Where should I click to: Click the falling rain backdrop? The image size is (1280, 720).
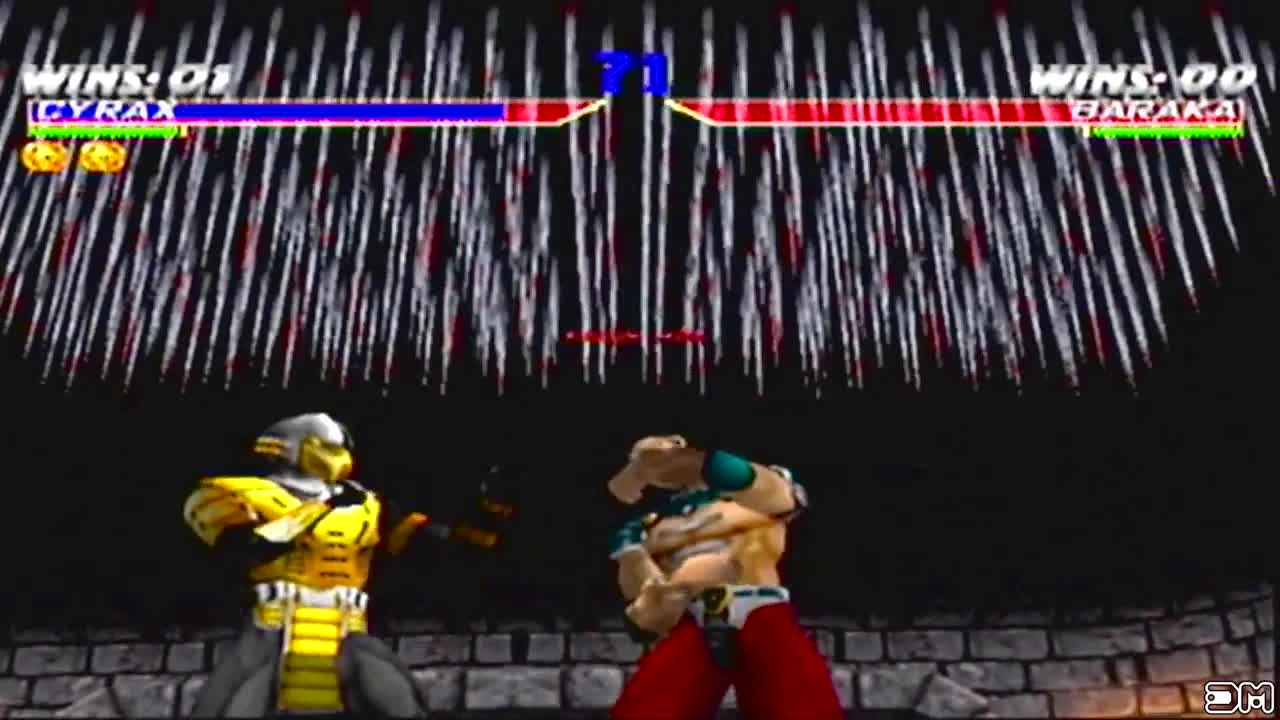click(x=640, y=230)
